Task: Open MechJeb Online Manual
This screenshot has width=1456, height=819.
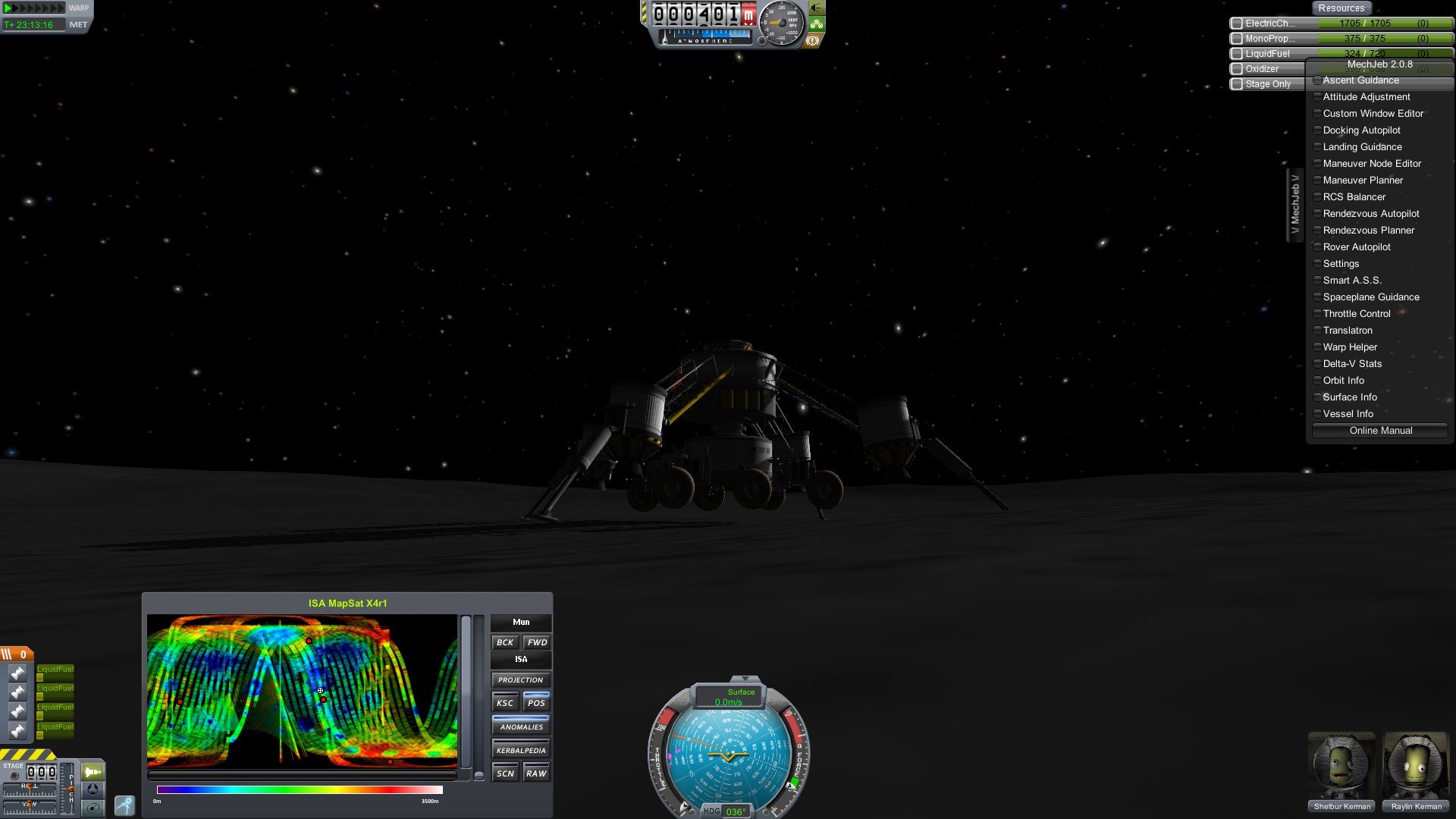Action: [1380, 431]
